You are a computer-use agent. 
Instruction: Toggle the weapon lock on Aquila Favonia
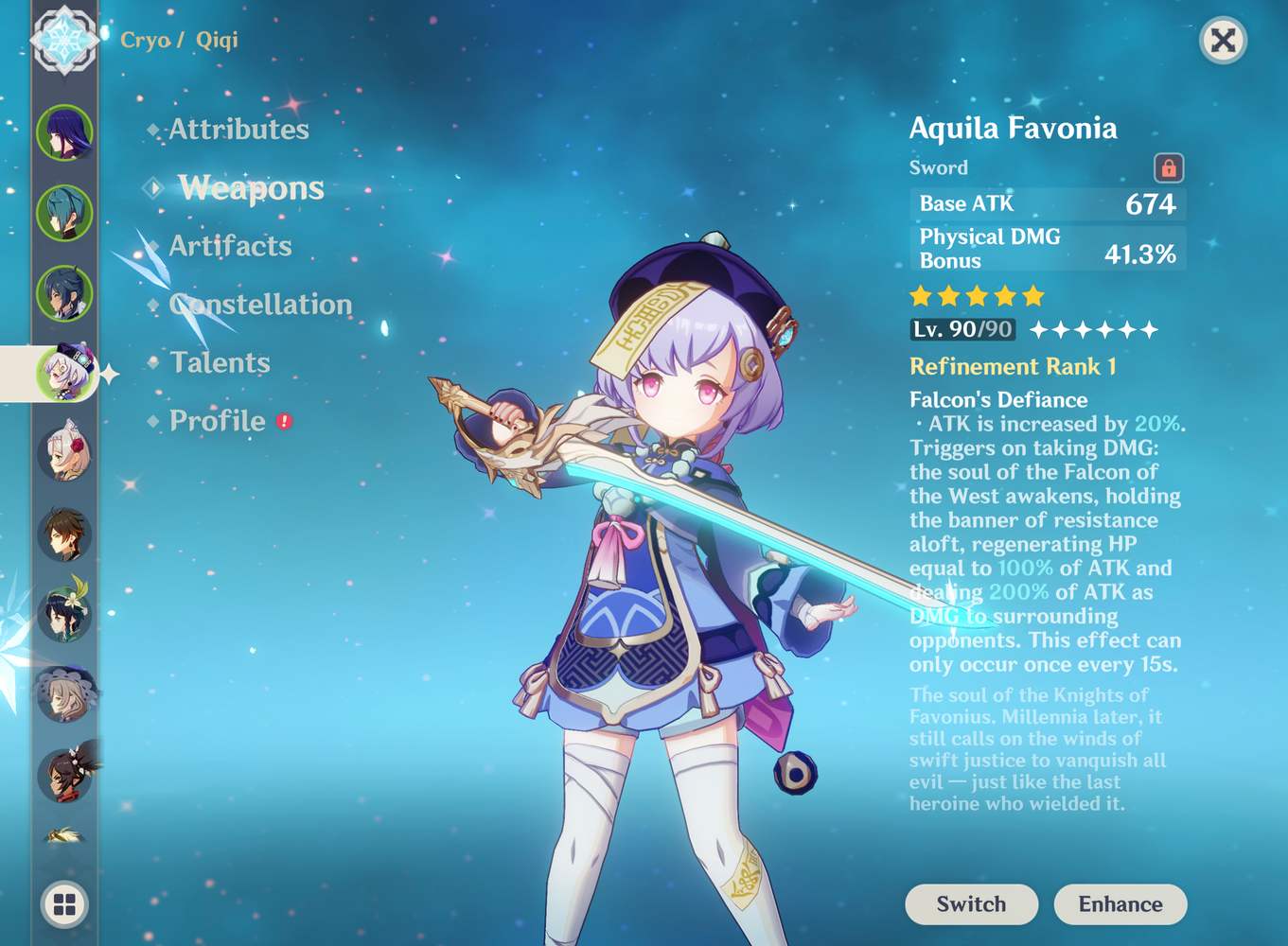click(x=1171, y=166)
